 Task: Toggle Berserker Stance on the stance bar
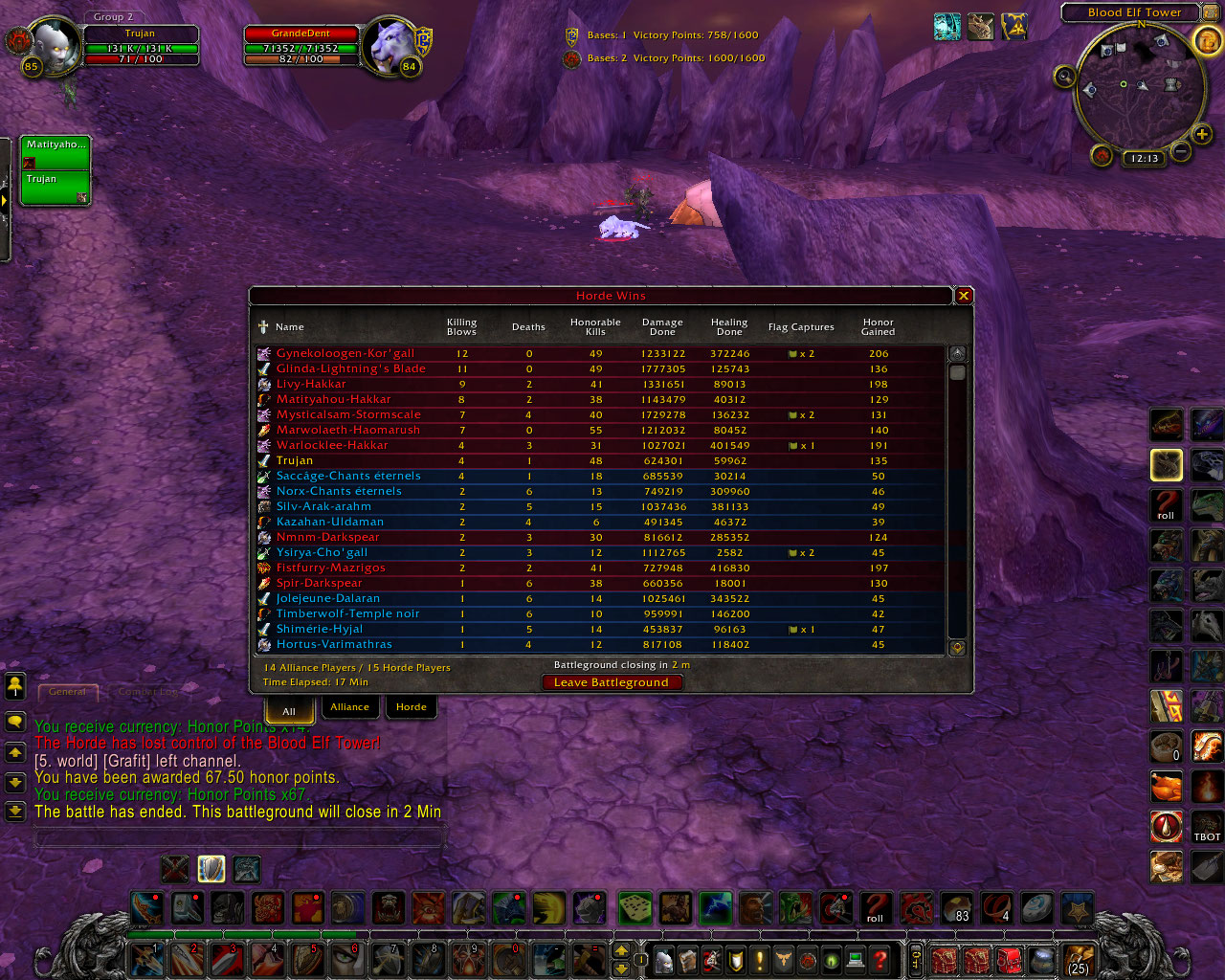pos(246,868)
